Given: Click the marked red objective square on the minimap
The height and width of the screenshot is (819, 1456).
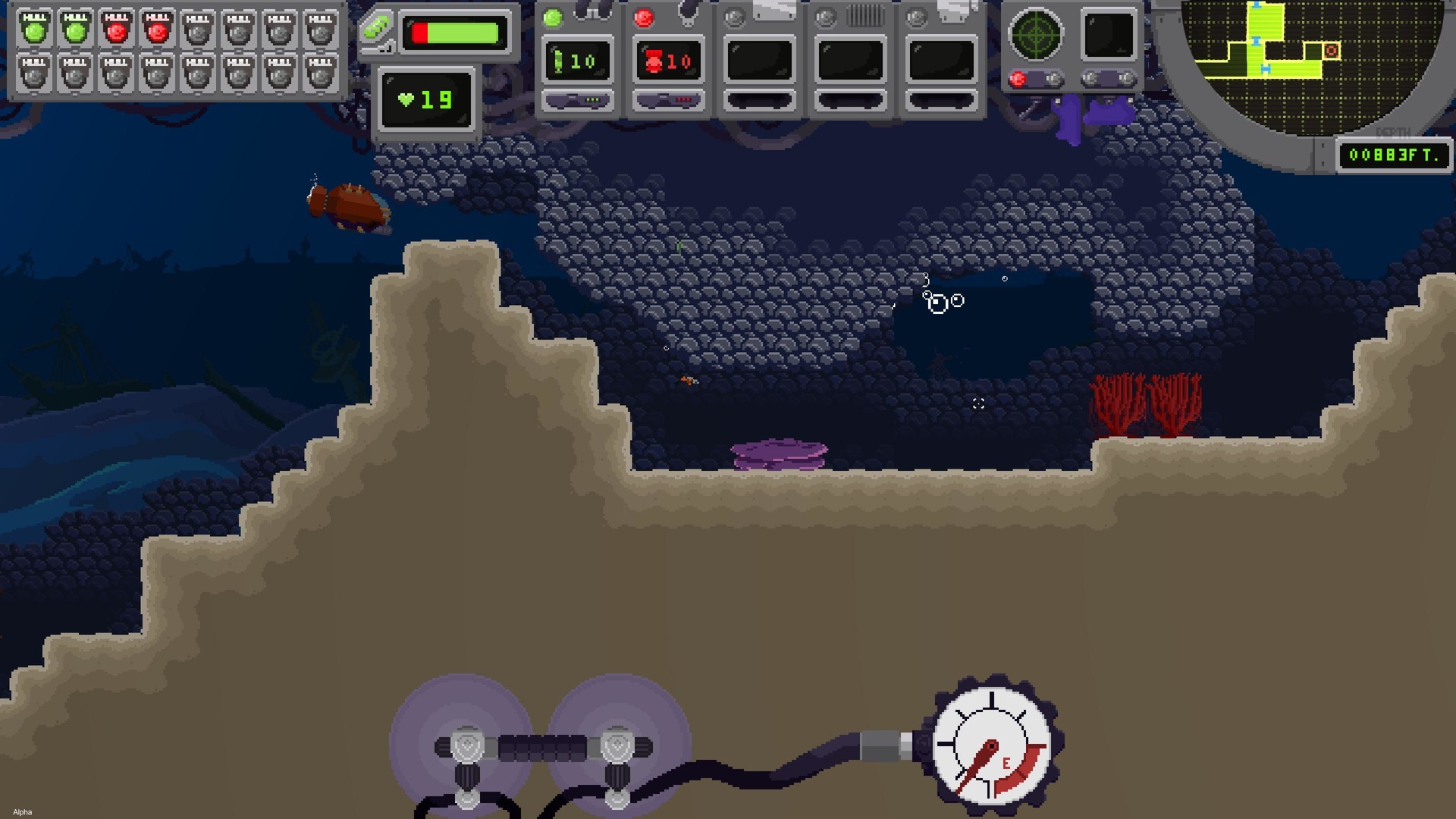Looking at the screenshot, I should (x=1332, y=50).
